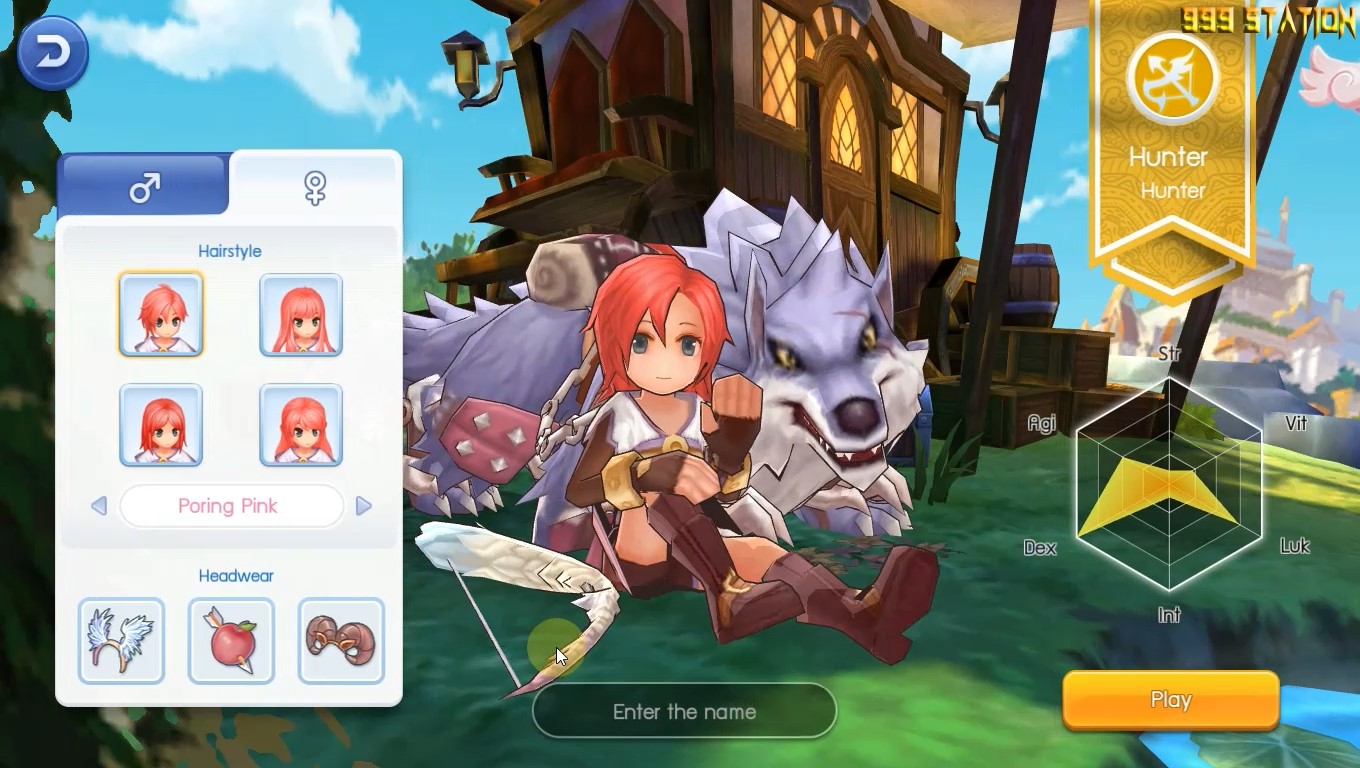Choose the bottom-right braided long hairstyle

(301, 425)
